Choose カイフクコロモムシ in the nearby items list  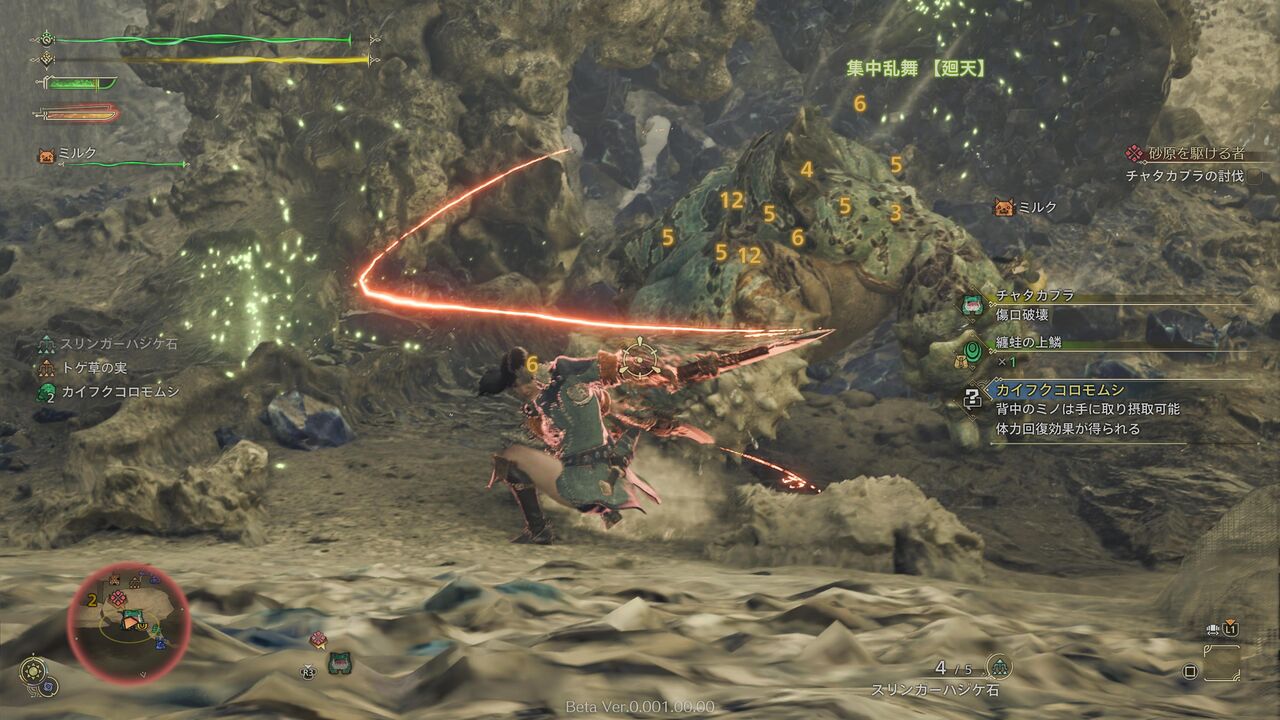point(120,392)
